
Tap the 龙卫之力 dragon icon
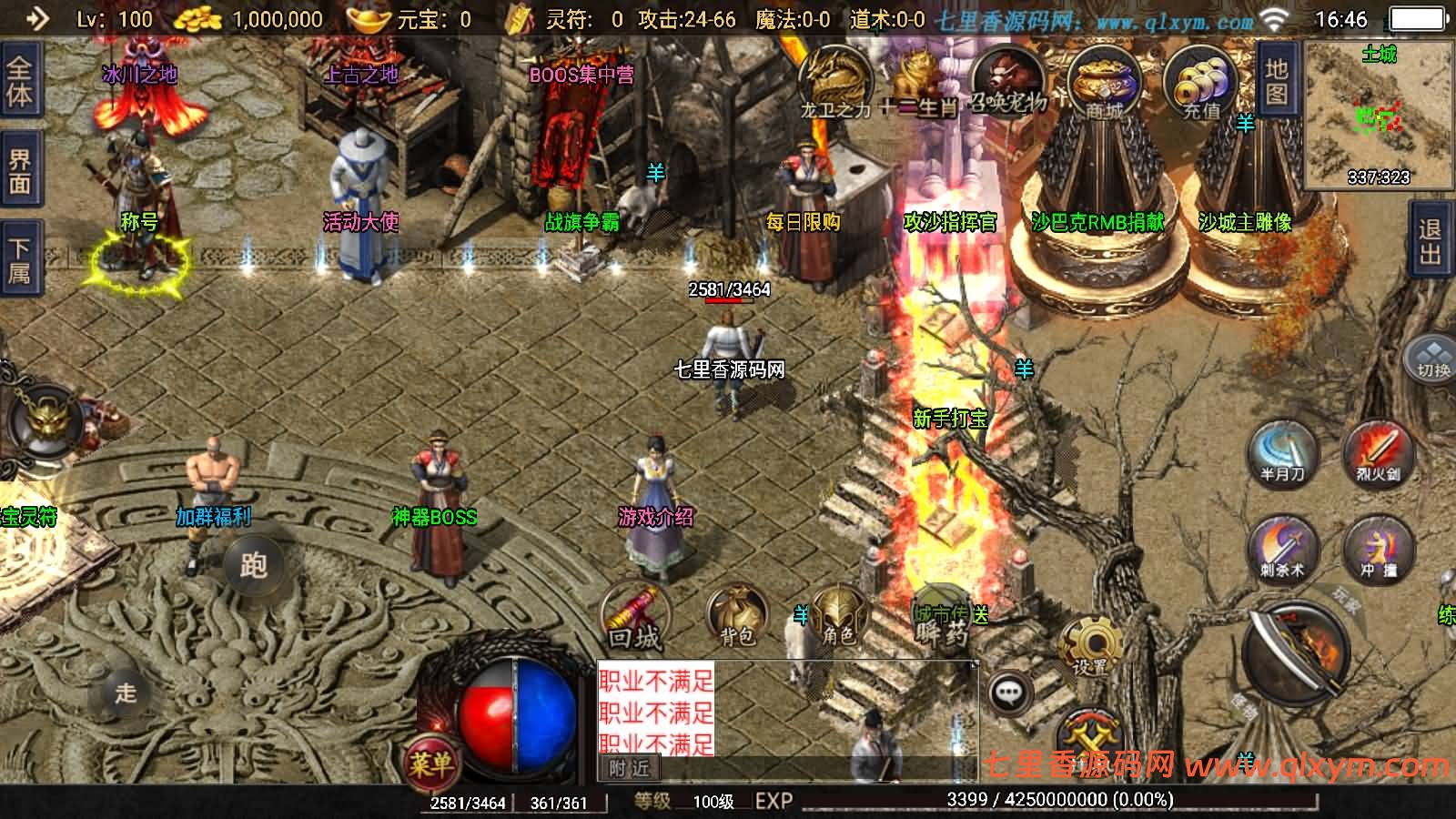click(x=835, y=84)
